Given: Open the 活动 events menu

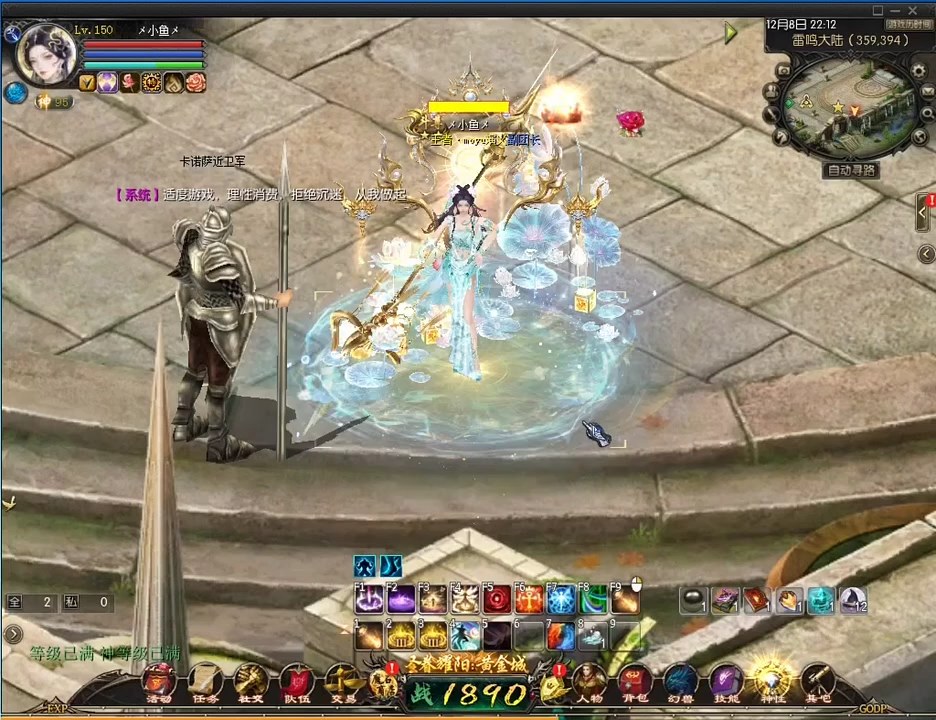Looking at the screenshot, I should pyautogui.click(x=159, y=682).
